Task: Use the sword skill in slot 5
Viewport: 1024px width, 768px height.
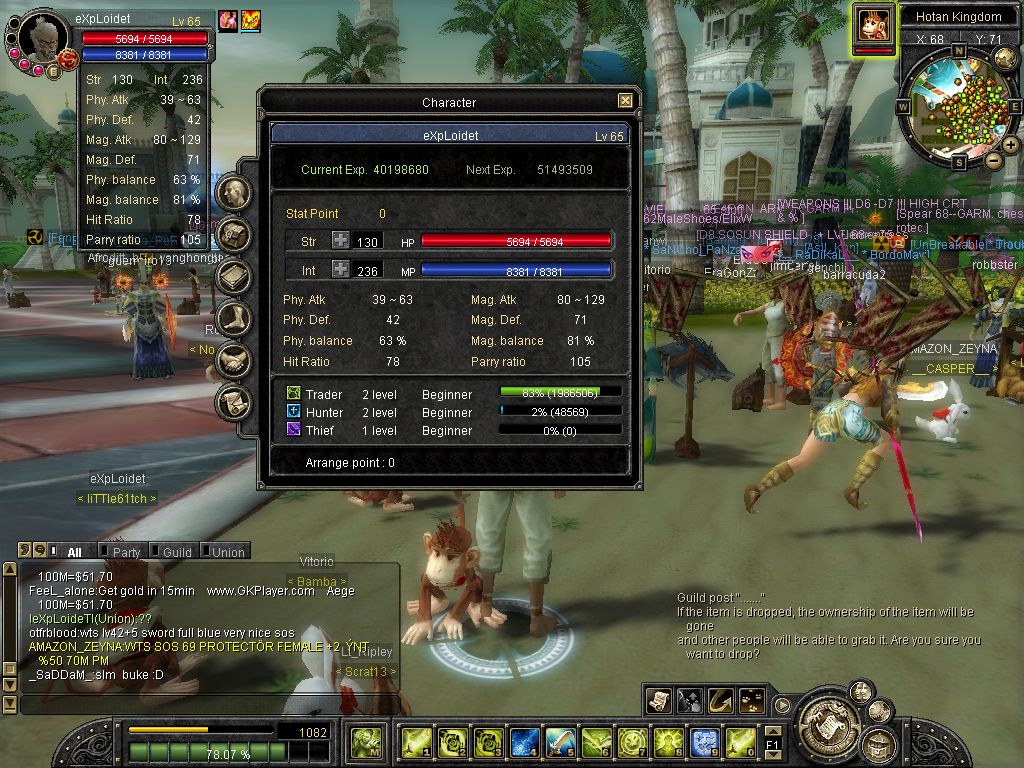Action: (x=560, y=742)
